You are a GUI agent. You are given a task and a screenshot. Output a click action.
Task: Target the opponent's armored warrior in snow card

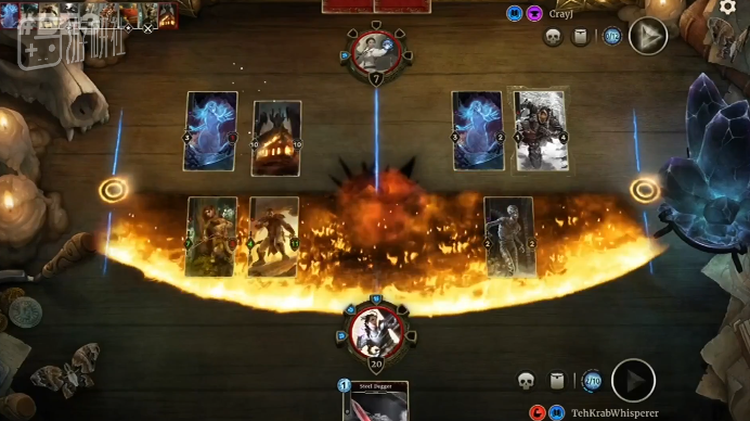(x=540, y=131)
